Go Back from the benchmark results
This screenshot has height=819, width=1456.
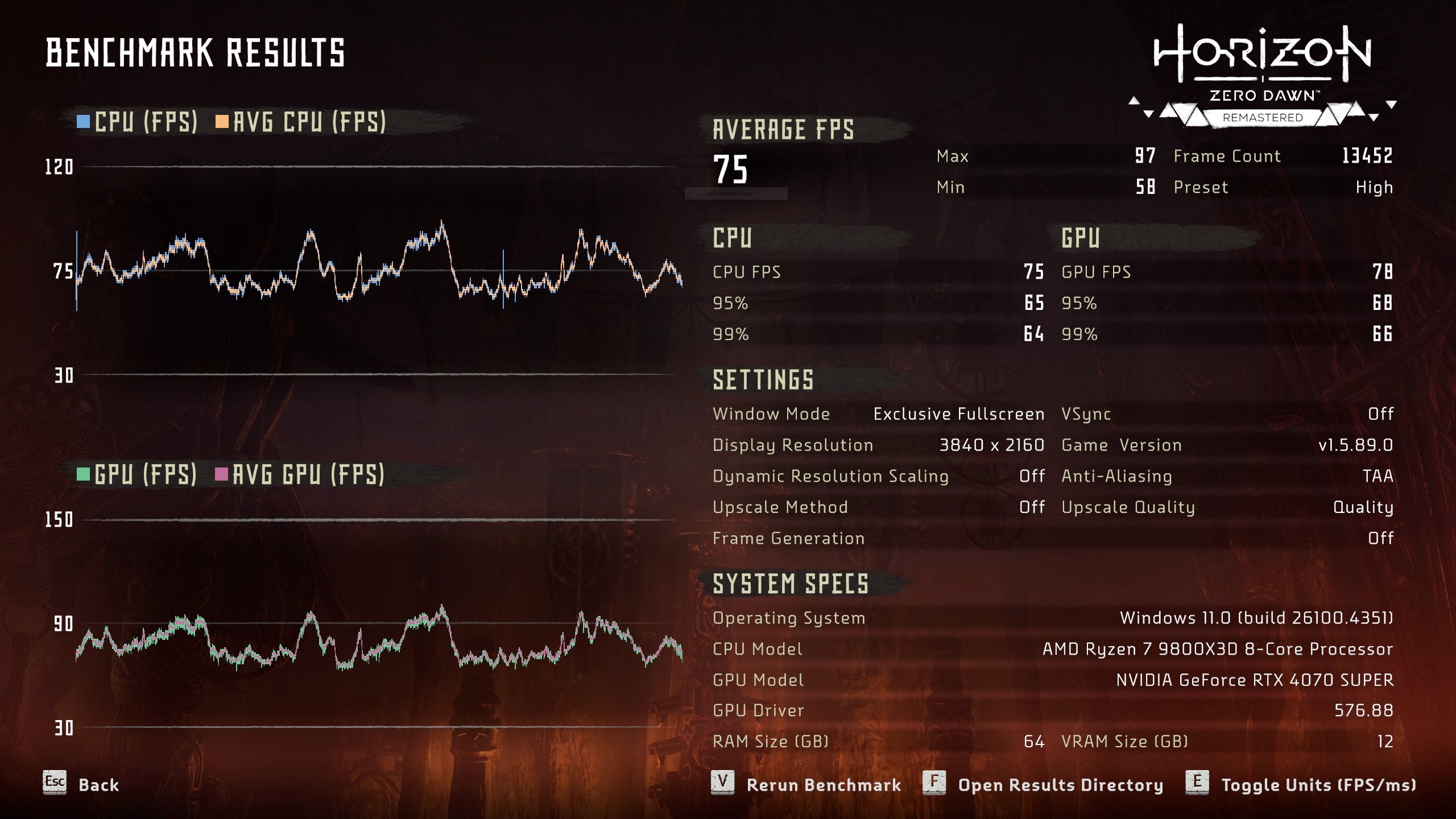pyautogui.click(x=98, y=785)
